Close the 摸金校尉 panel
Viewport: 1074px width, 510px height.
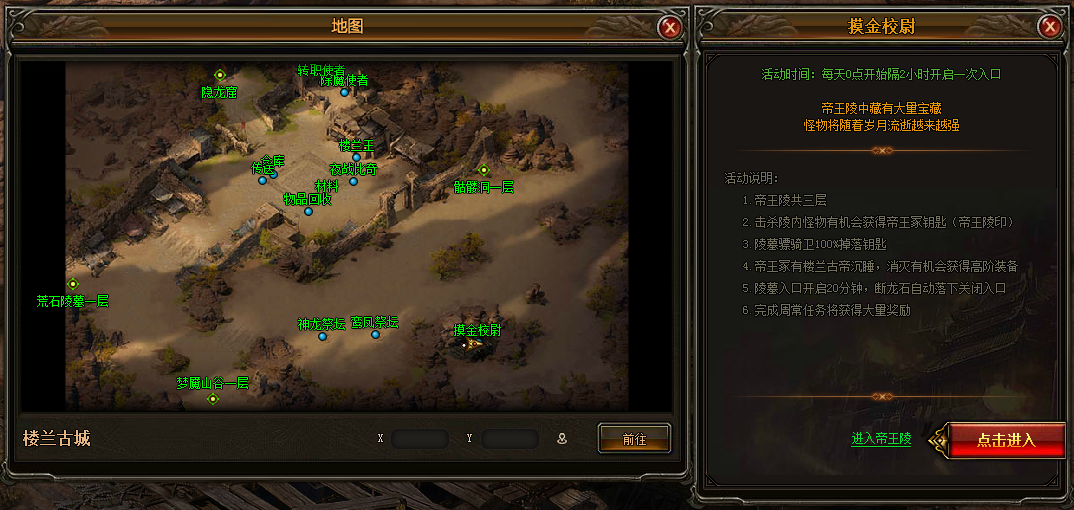1049,27
